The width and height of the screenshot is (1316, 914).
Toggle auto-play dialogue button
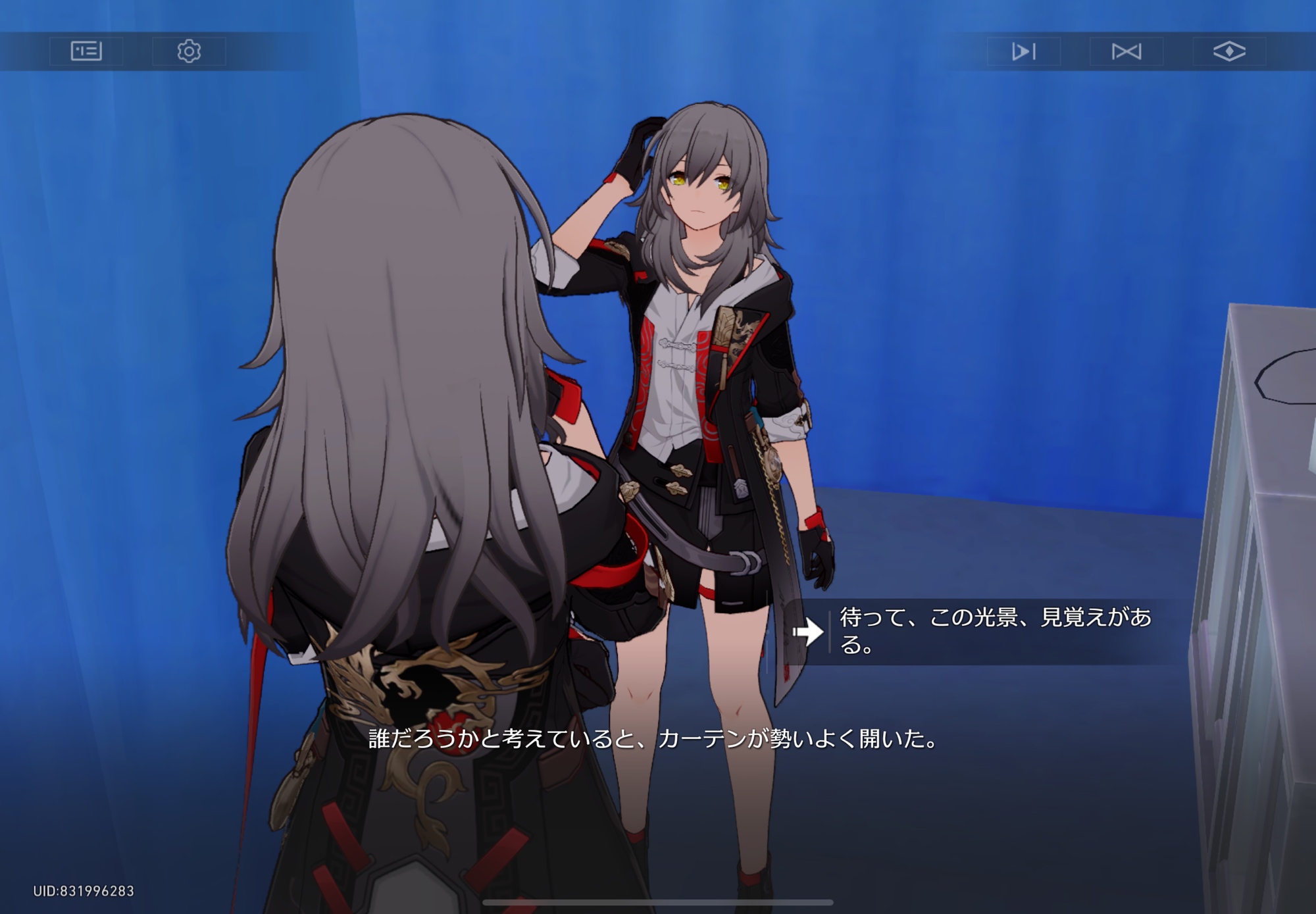coord(1023,51)
